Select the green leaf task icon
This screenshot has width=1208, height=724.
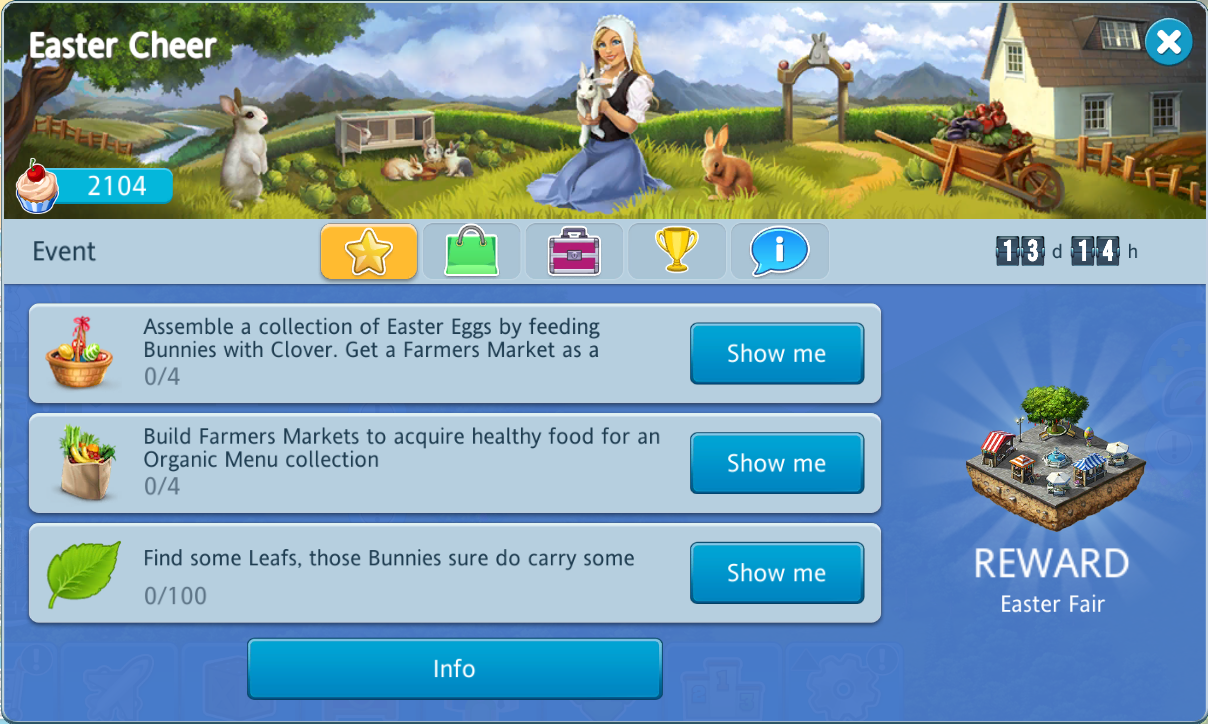coord(84,573)
